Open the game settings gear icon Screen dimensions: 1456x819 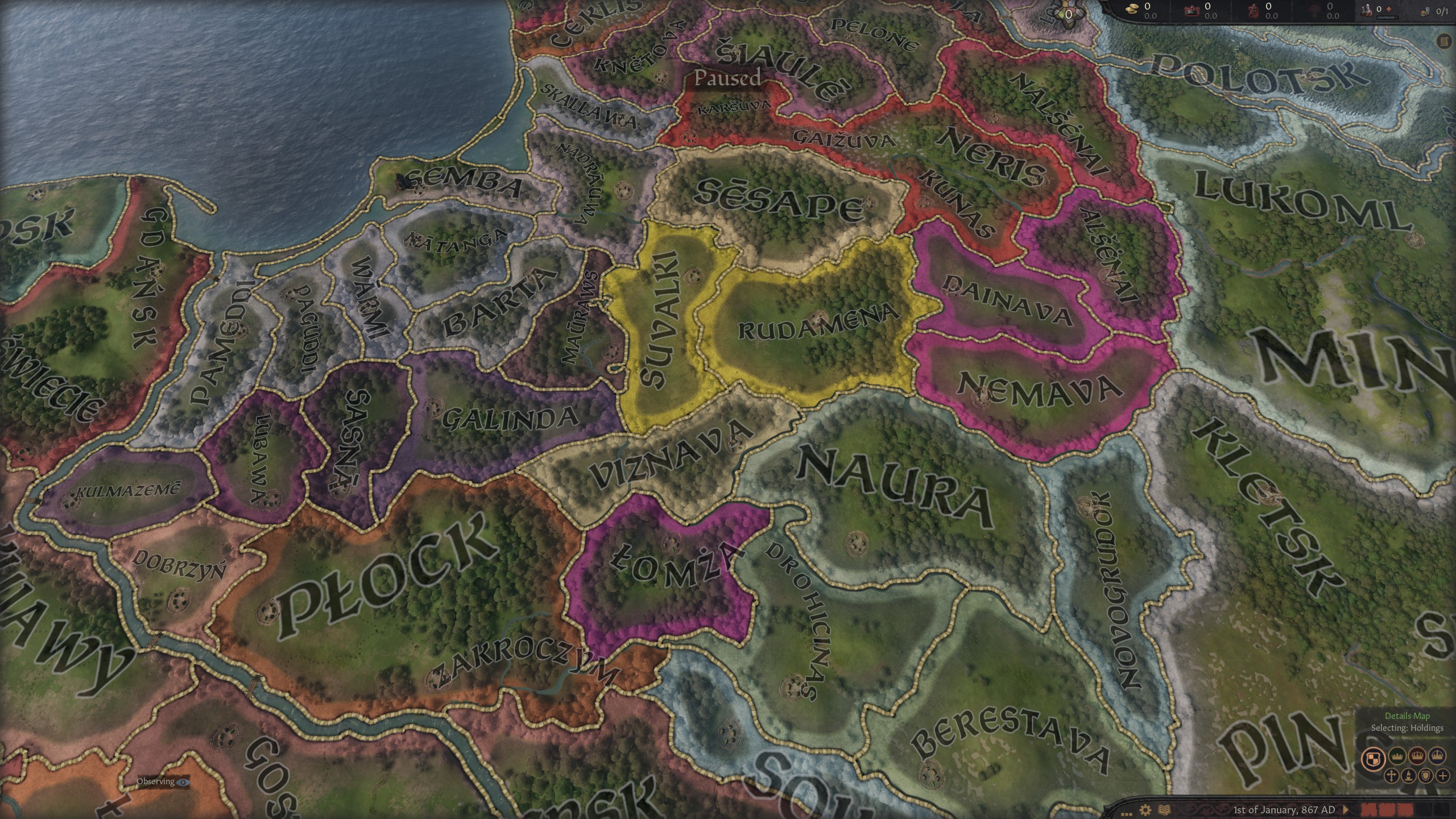tap(1145, 810)
